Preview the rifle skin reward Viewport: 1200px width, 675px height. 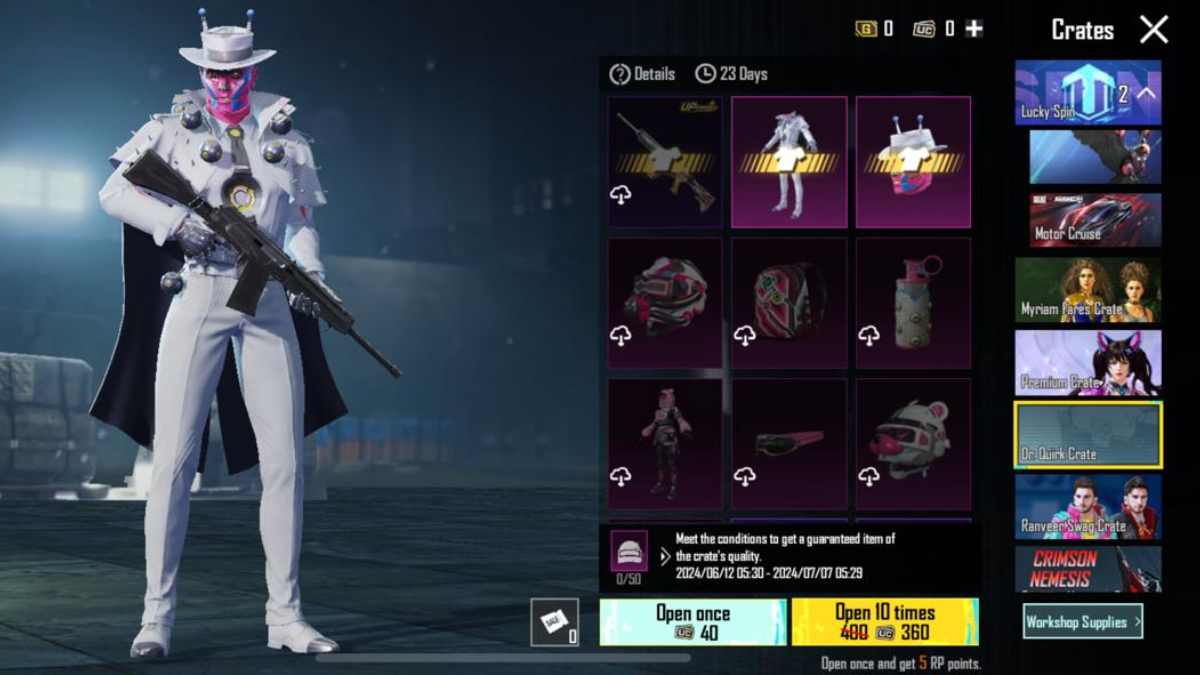pyautogui.click(x=665, y=162)
